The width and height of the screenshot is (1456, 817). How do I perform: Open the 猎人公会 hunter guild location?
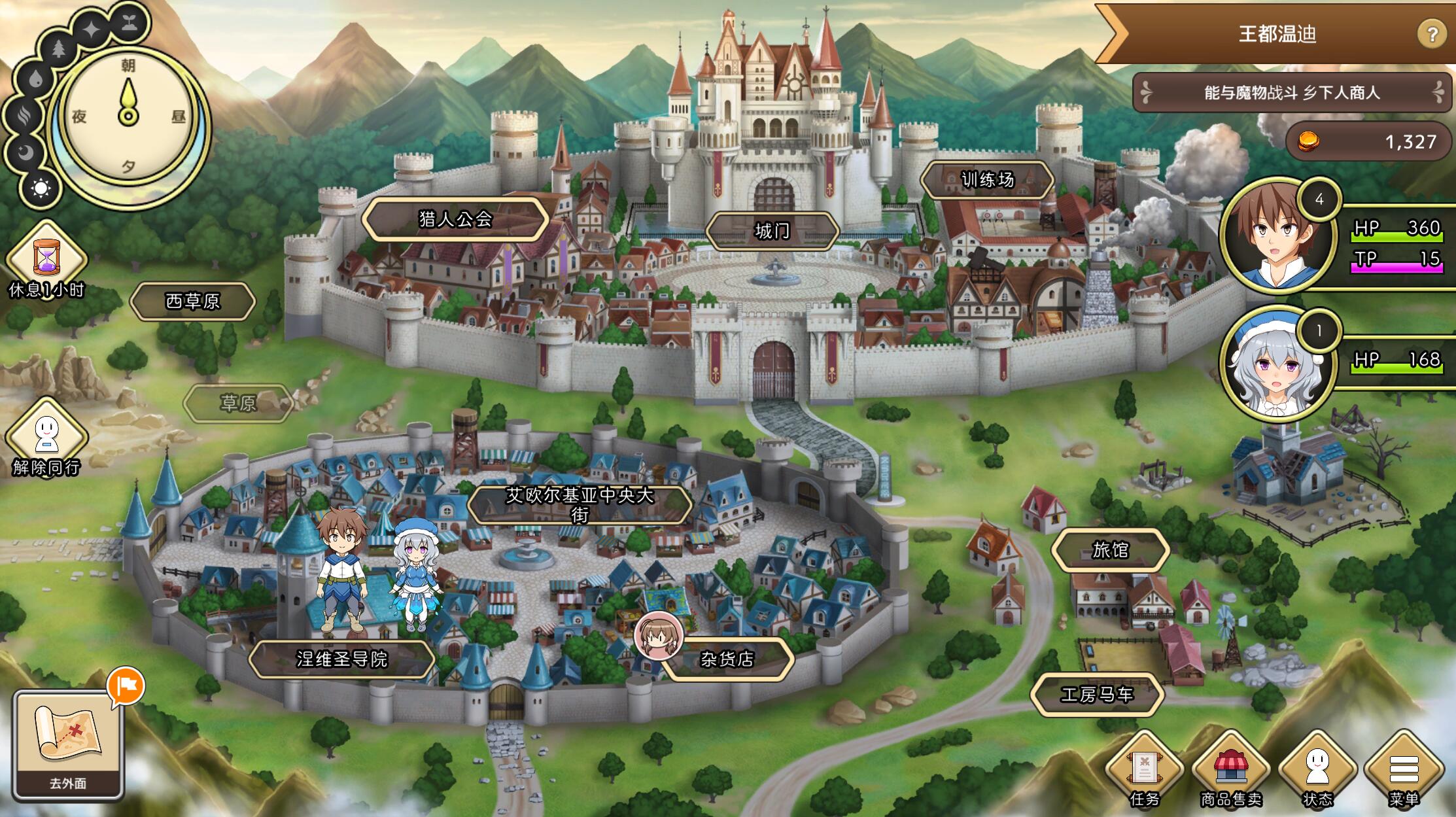[x=455, y=219]
